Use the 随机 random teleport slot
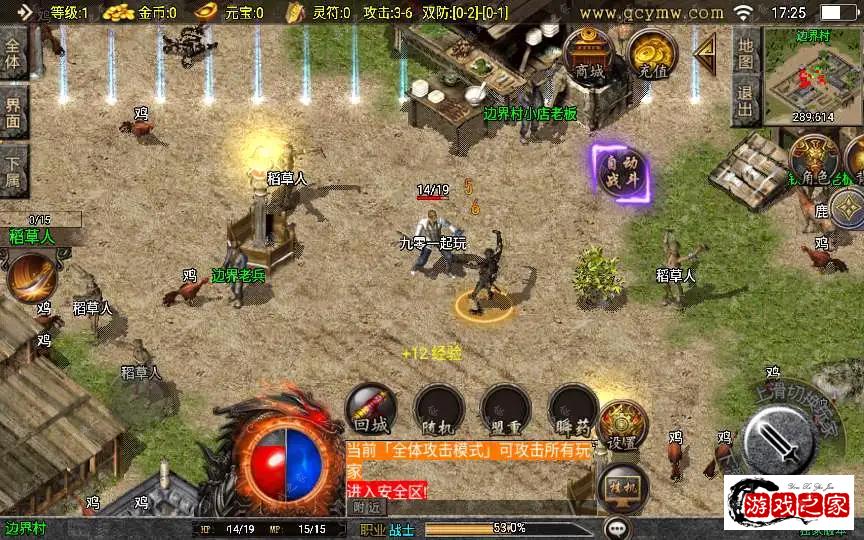The height and width of the screenshot is (540, 864). pos(438,410)
